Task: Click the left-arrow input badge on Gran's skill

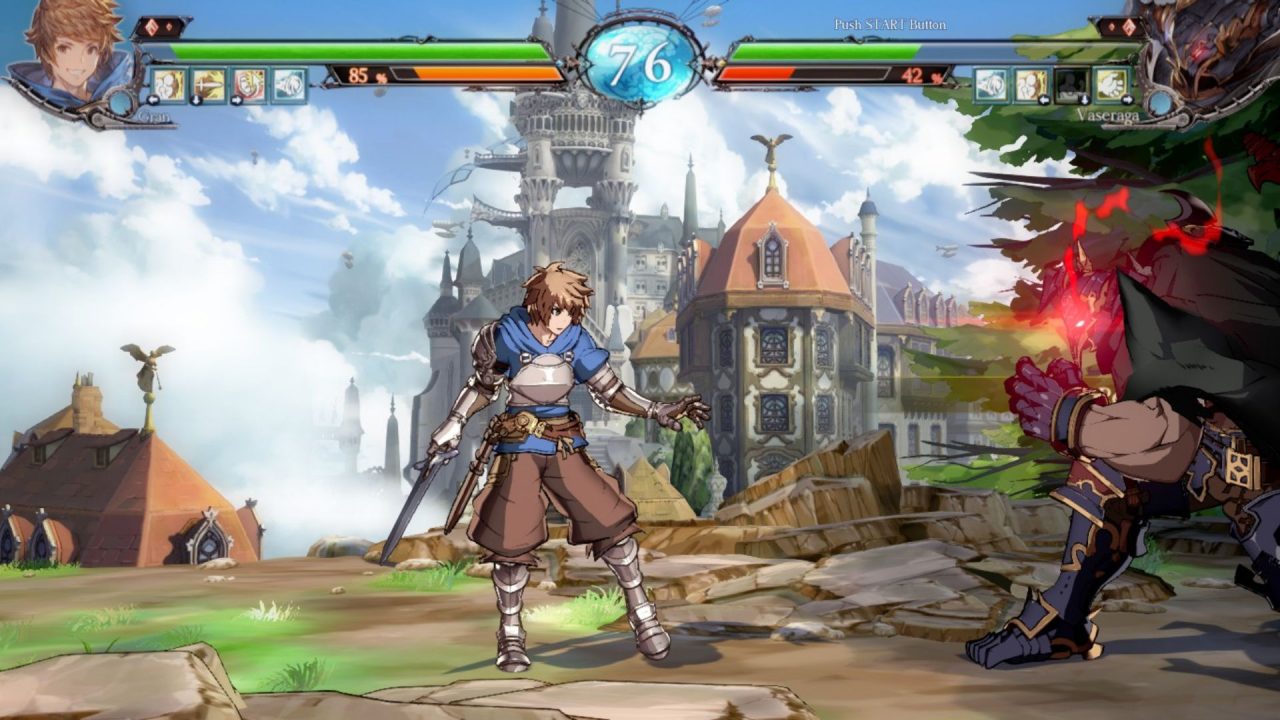Action: click(153, 99)
